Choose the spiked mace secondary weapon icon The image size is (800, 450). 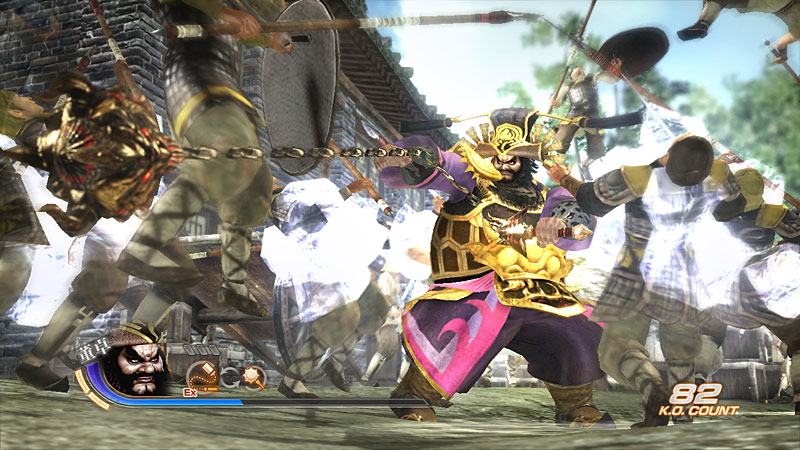click(x=252, y=377)
